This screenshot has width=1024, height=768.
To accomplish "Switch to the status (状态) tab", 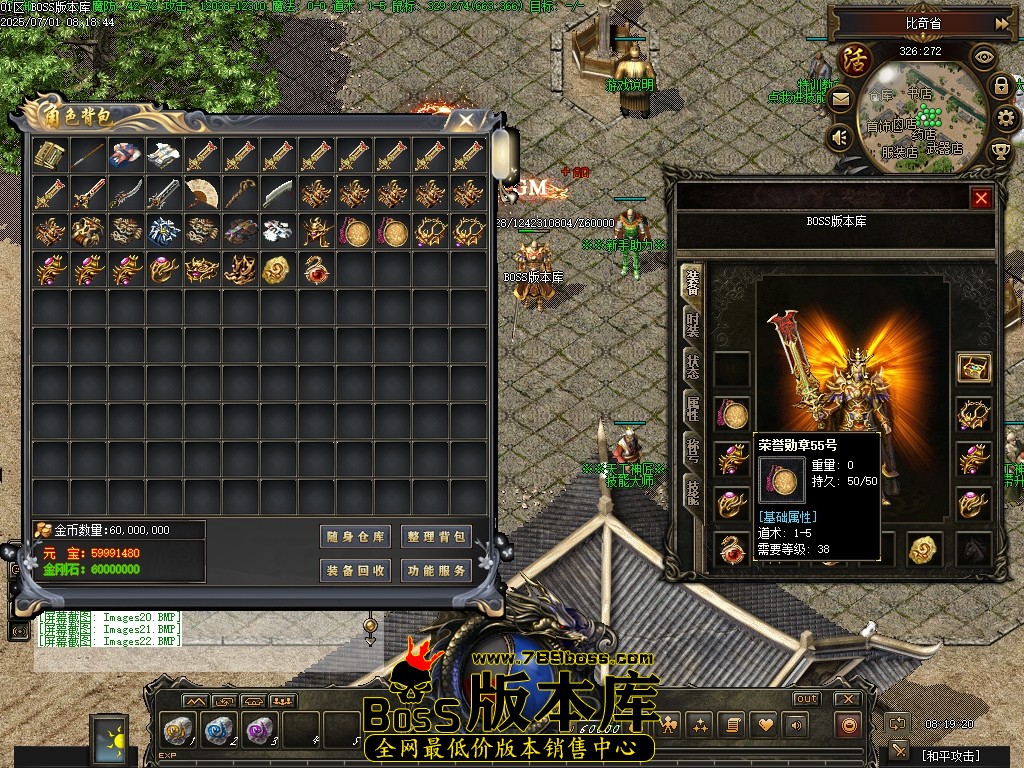I will [692, 366].
